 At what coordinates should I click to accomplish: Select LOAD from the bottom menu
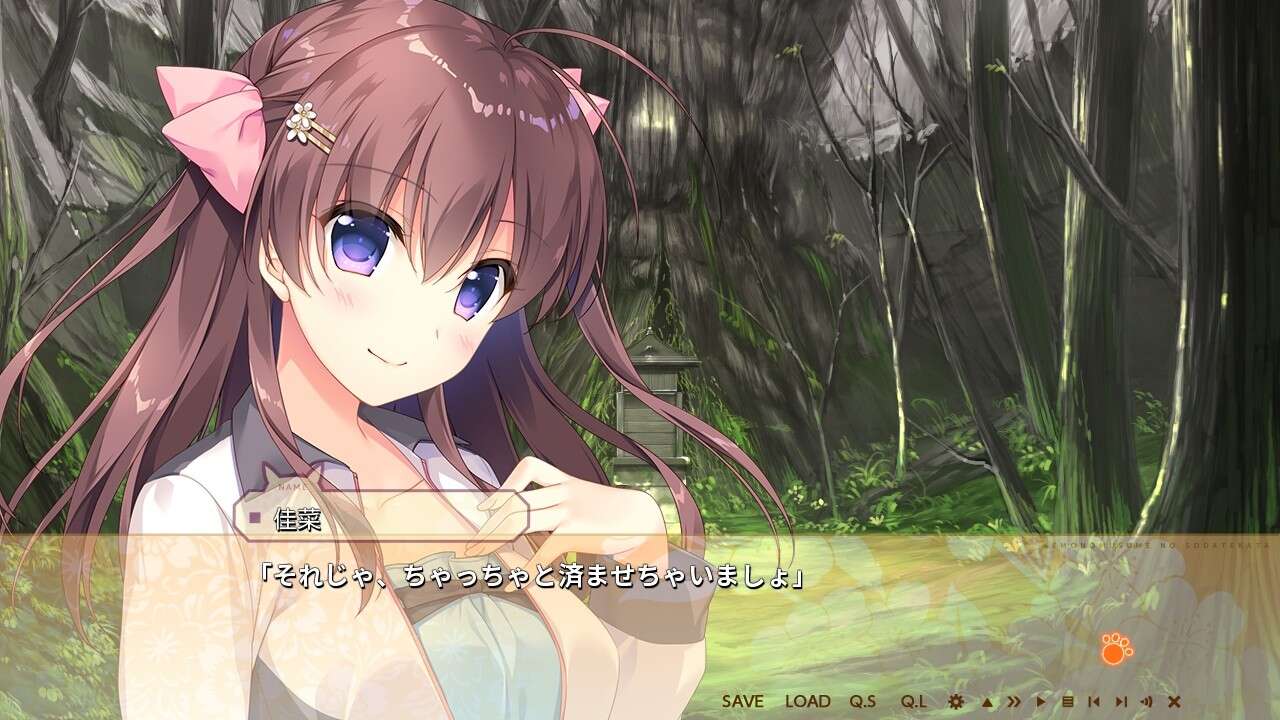pos(807,700)
